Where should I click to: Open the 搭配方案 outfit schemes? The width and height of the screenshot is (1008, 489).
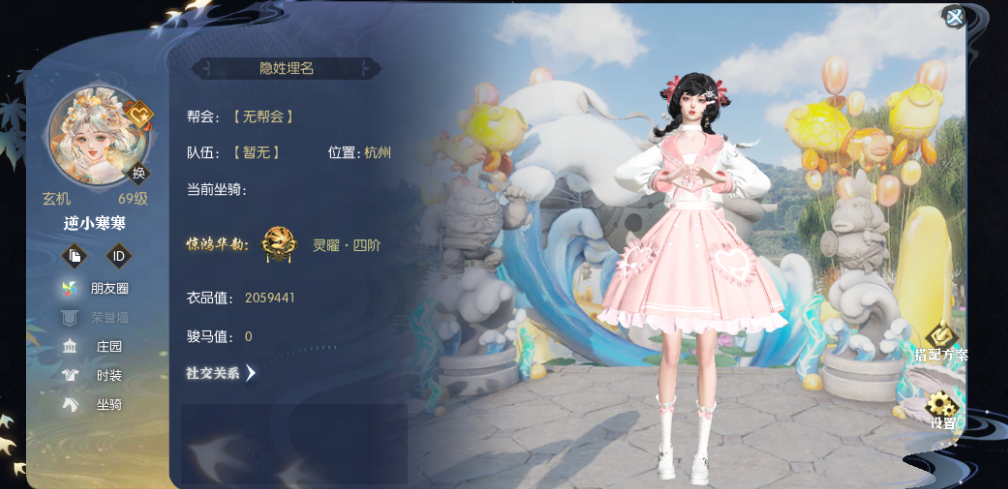point(940,342)
